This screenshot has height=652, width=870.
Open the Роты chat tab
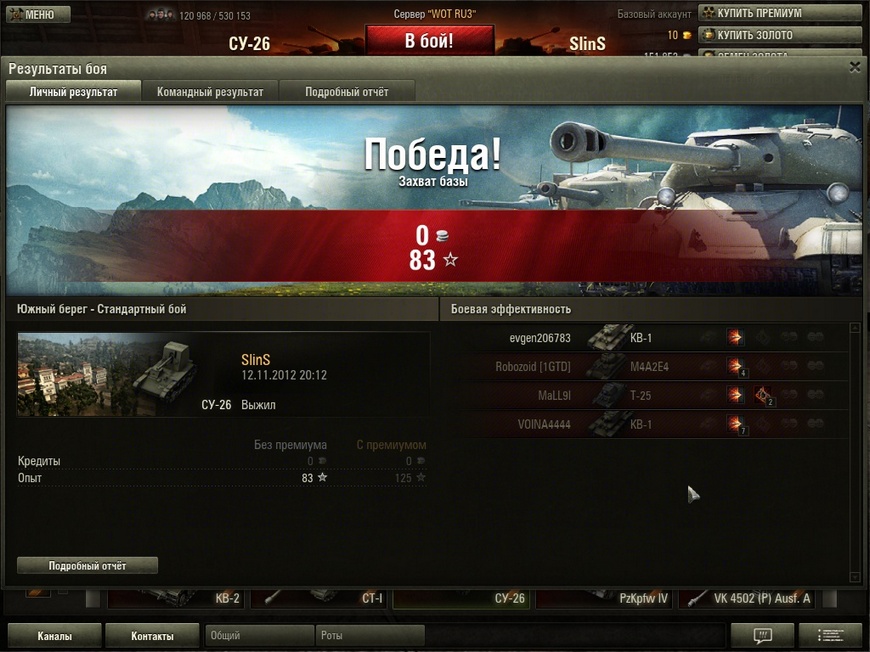click(x=369, y=635)
